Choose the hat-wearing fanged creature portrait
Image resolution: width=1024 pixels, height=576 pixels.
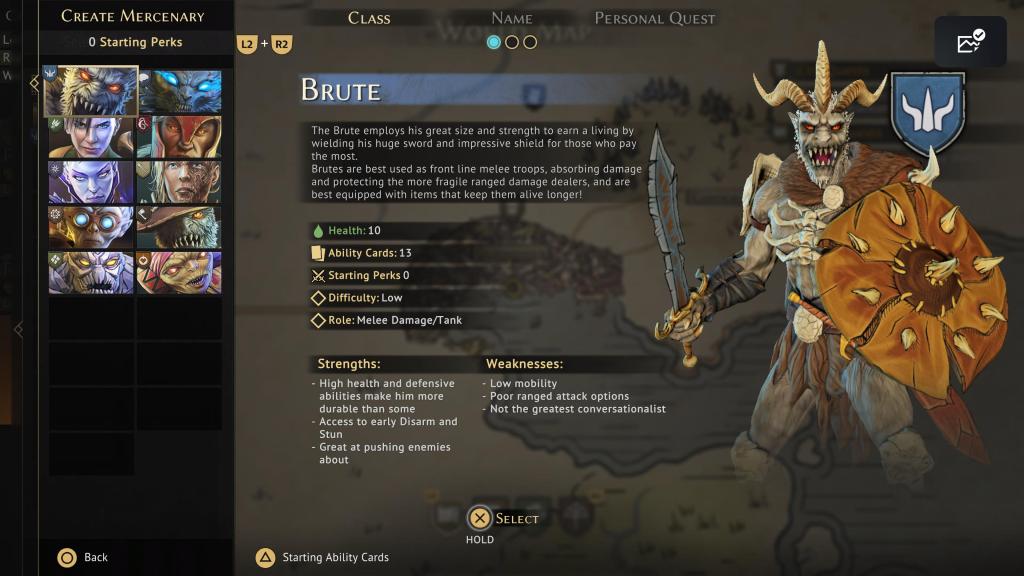coord(180,227)
